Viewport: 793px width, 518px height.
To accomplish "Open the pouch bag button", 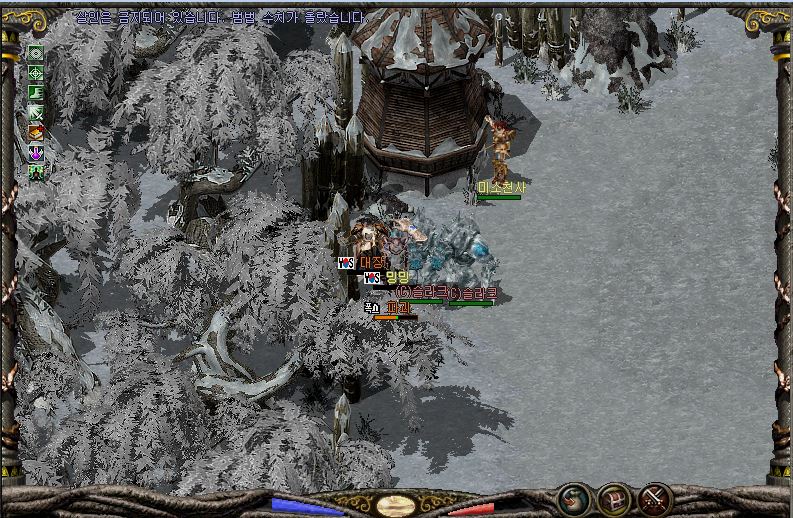I will tap(573, 497).
